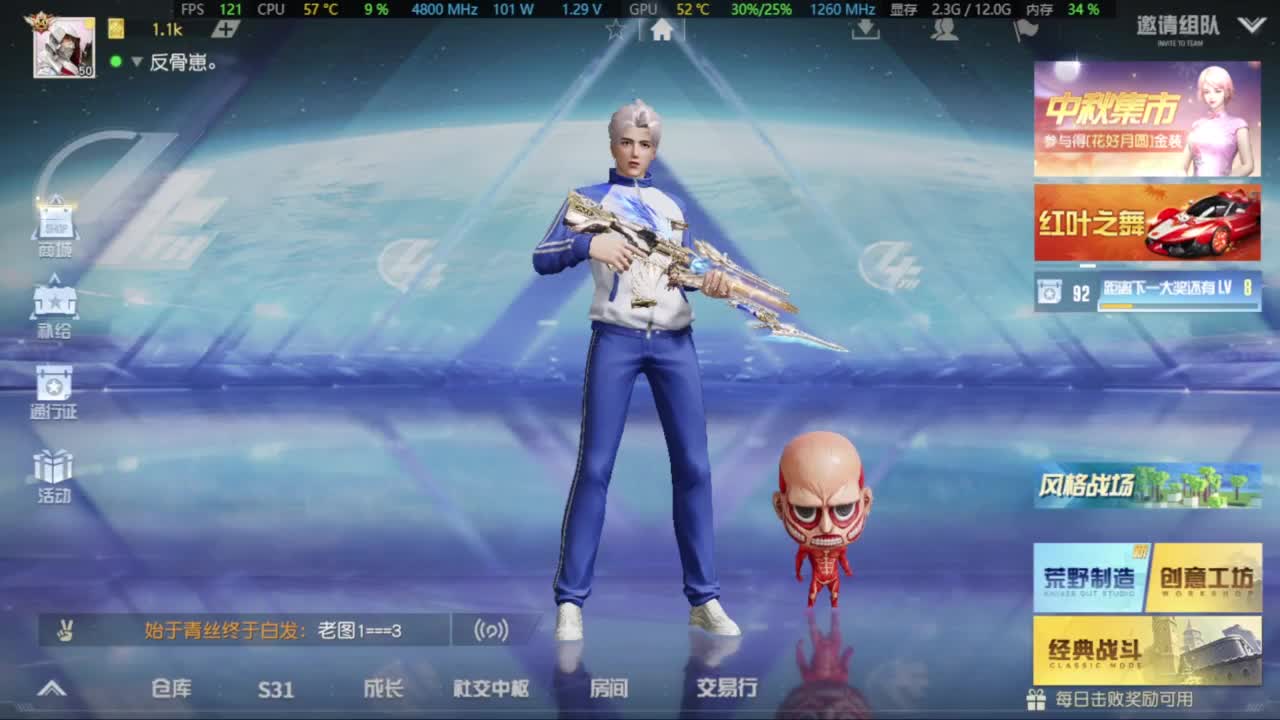Open the 活动 events page

tap(52, 470)
